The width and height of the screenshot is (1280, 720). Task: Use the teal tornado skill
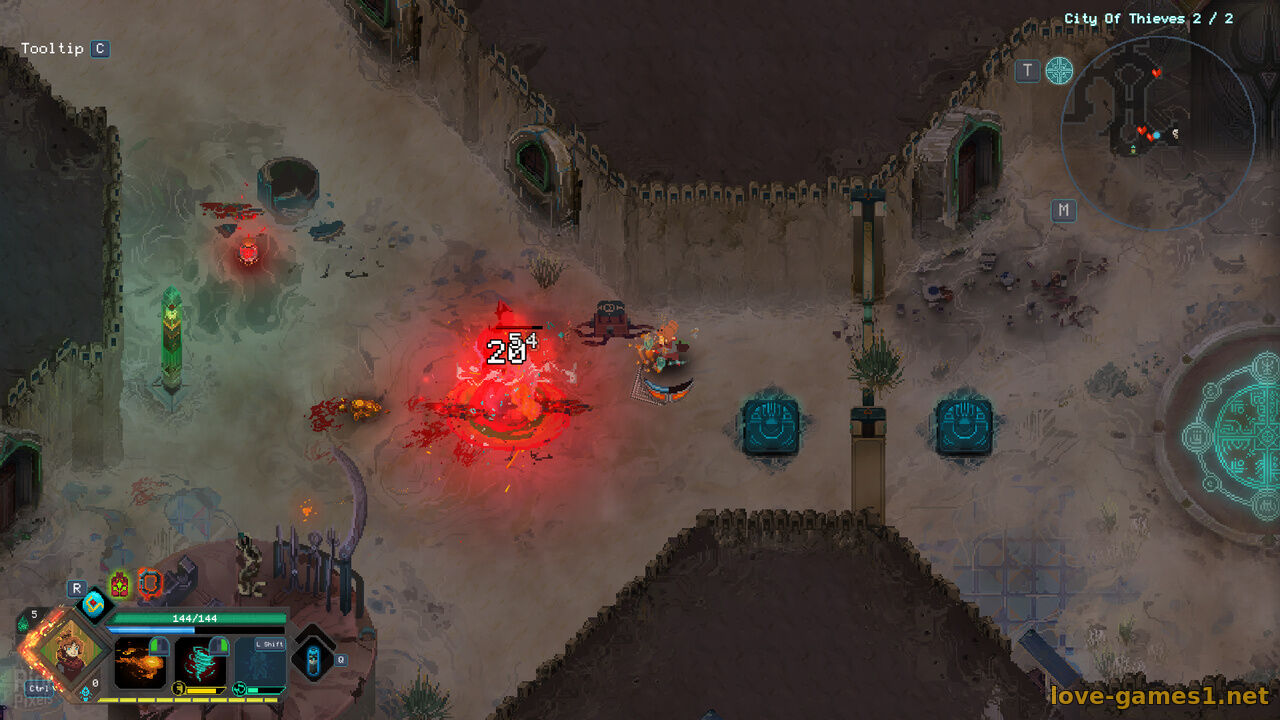click(x=200, y=662)
